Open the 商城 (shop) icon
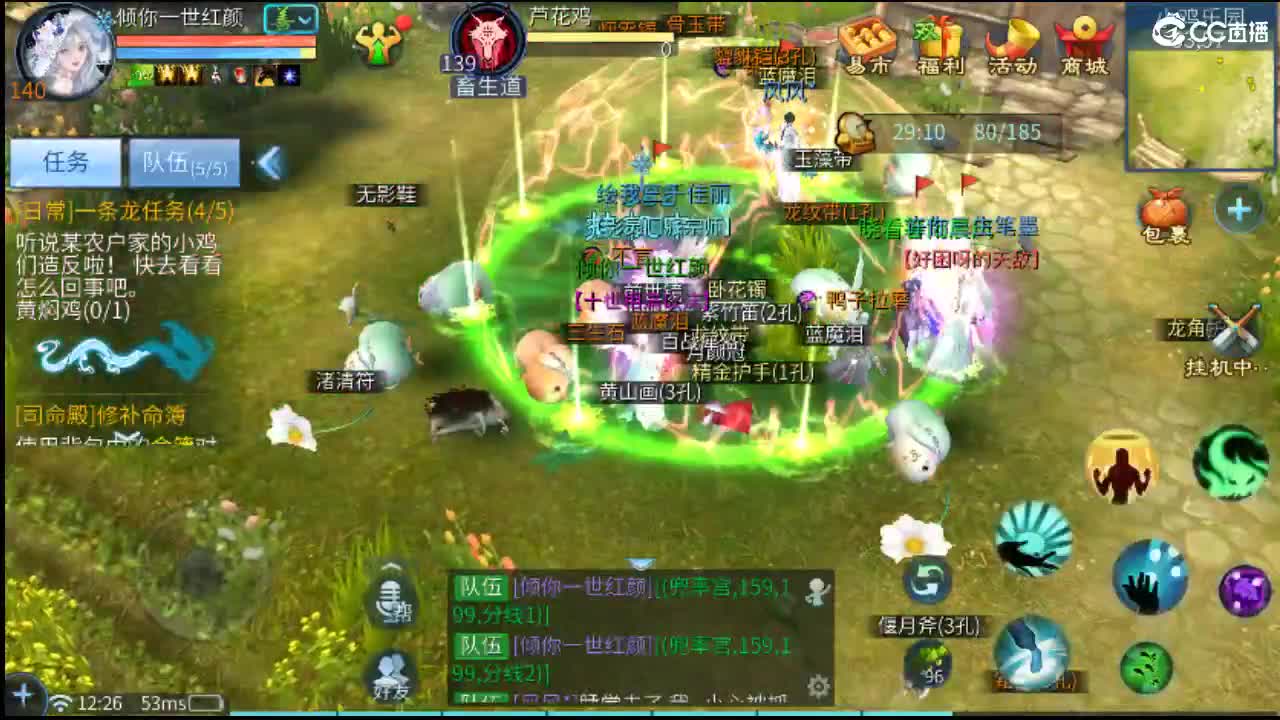 [x=1083, y=42]
